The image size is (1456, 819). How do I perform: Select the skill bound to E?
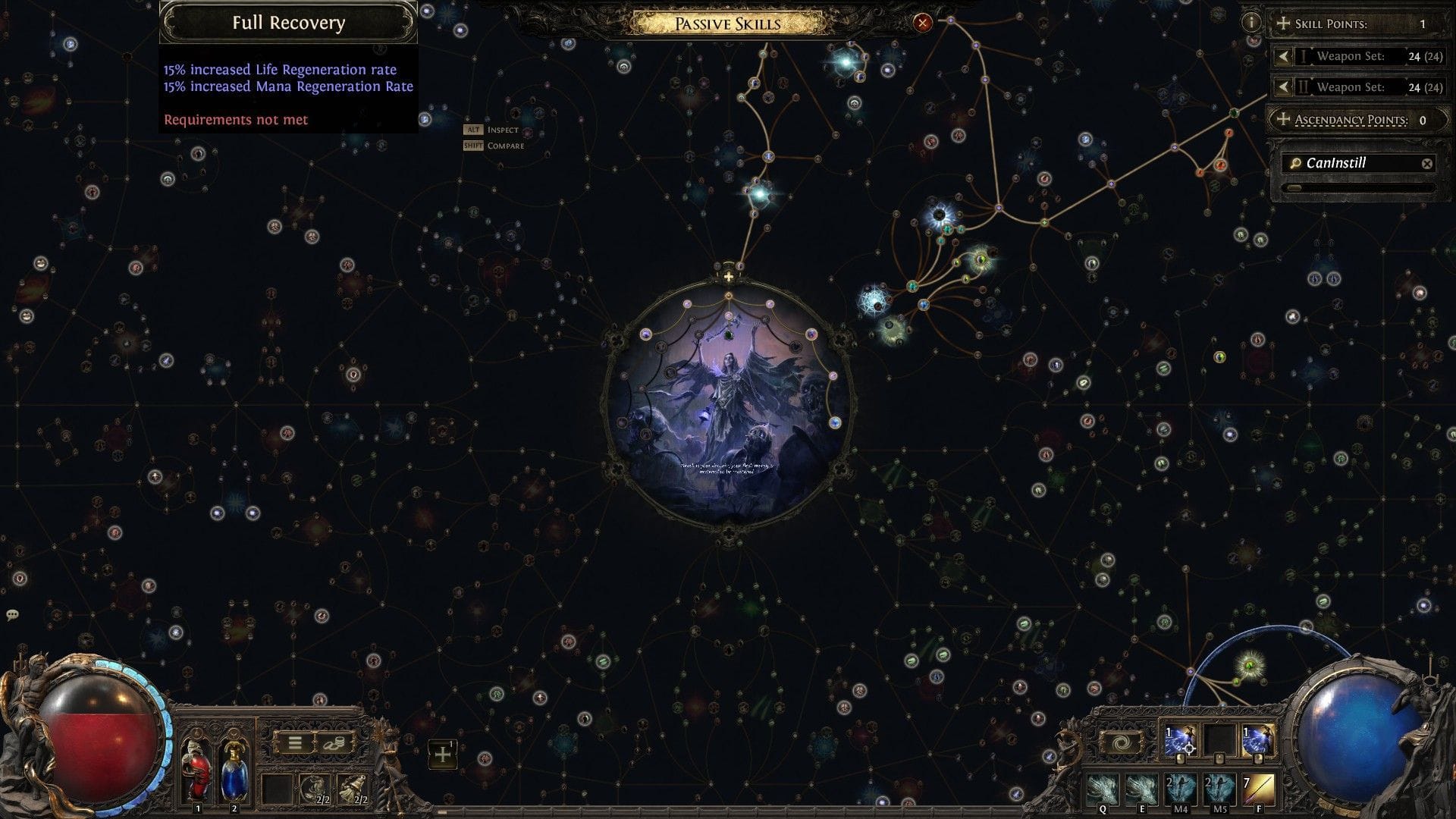pos(1143,791)
